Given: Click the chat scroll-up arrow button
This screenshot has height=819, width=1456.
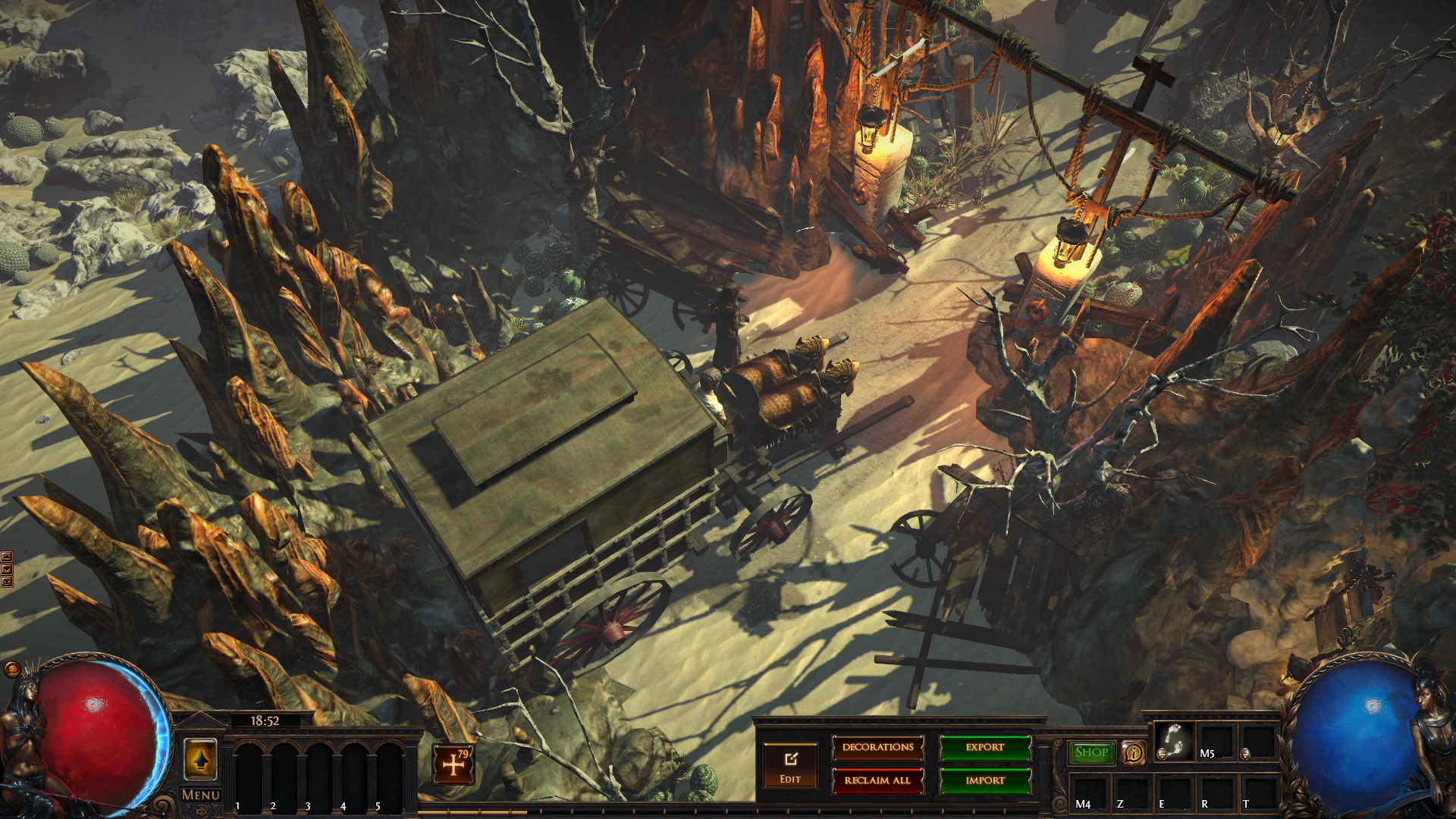Looking at the screenshot, I should click(x=7, y=557).
